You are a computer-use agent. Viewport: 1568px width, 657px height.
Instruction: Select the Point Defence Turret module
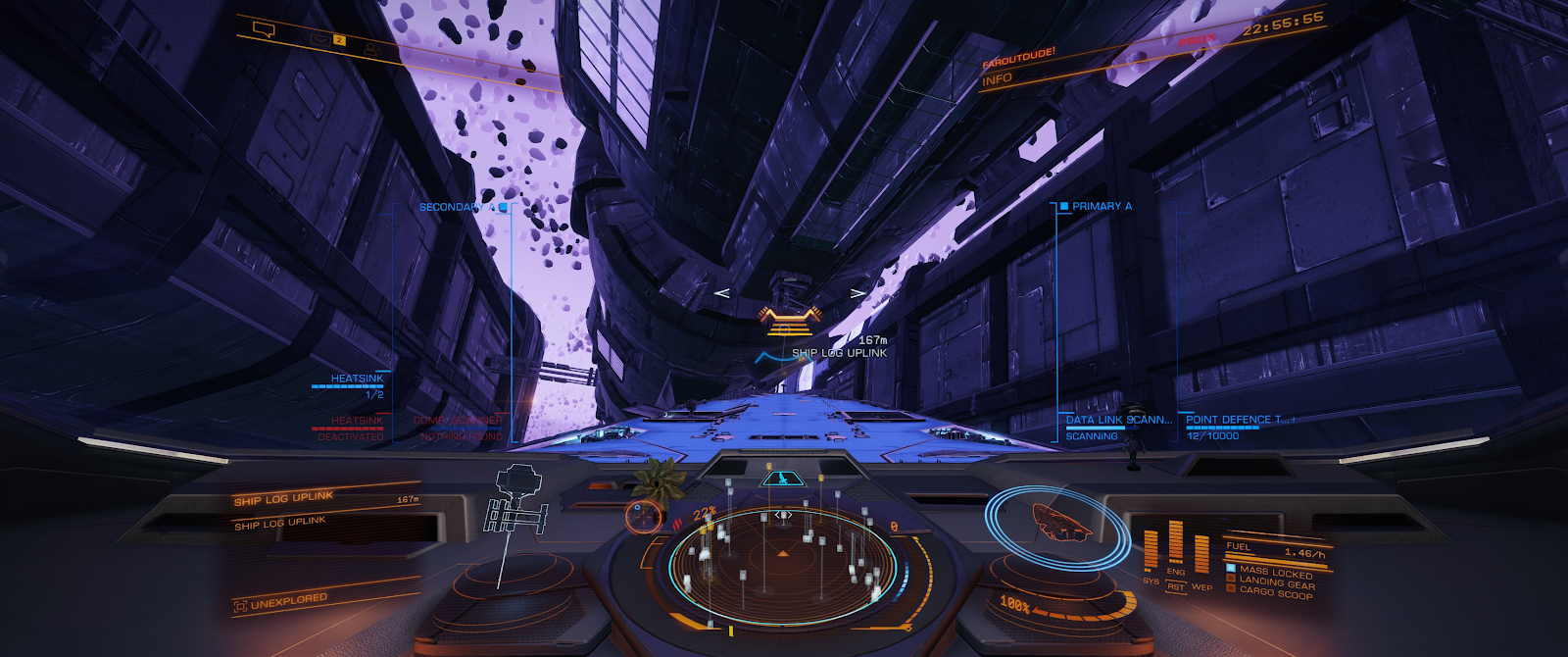tap(1237, 421)
